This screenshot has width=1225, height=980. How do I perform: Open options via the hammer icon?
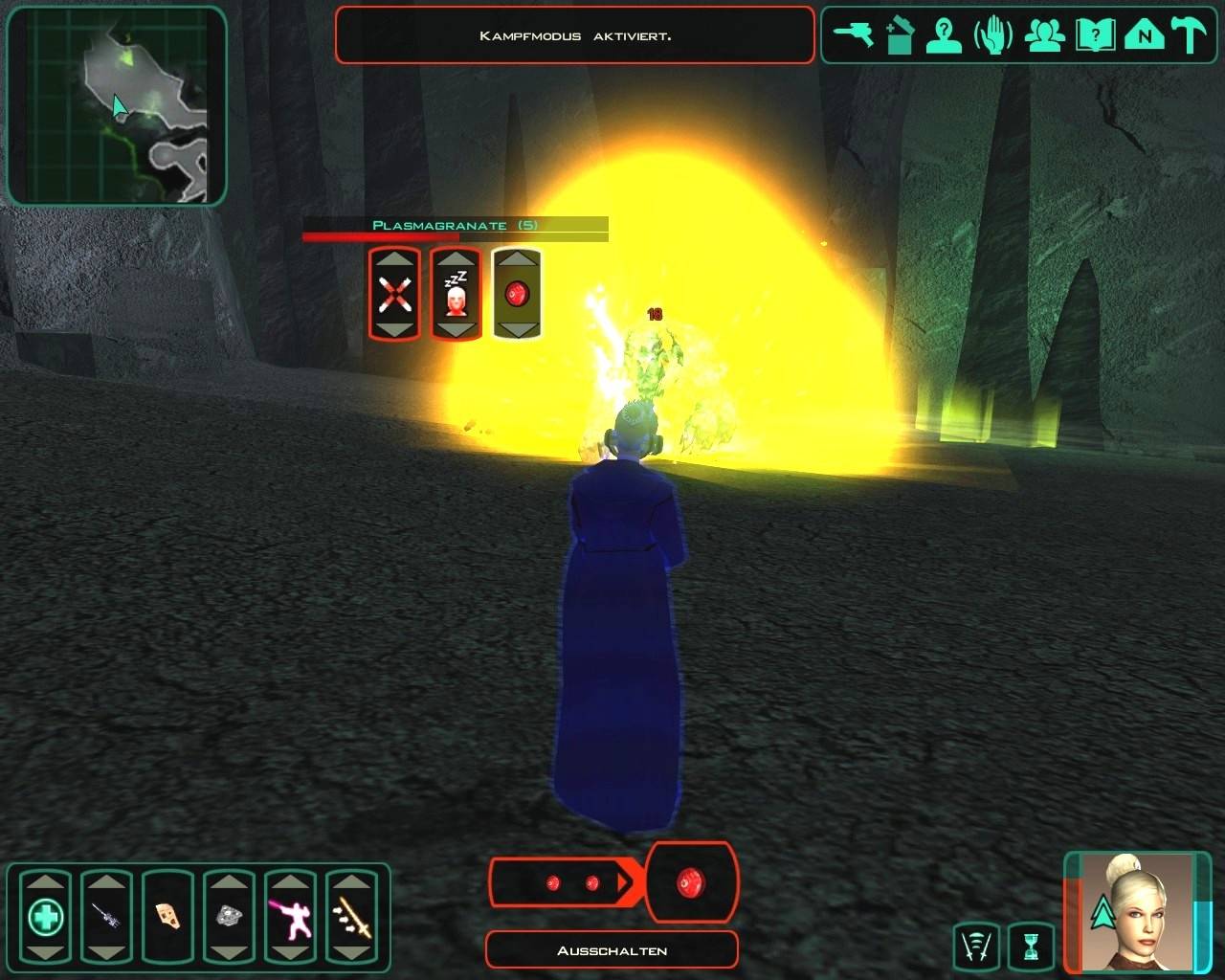pos(1191,36)
